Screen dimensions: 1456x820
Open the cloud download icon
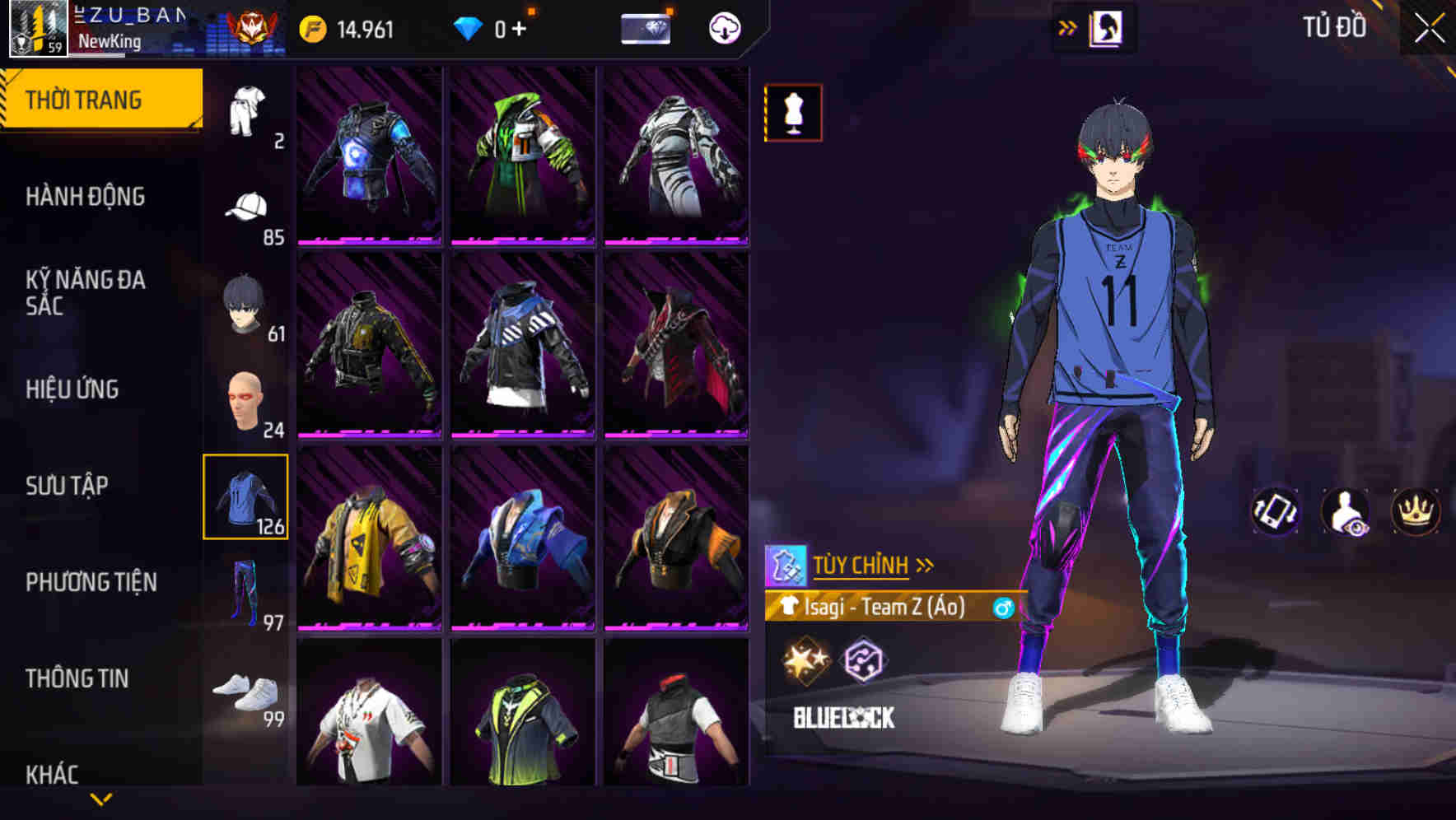724,27
